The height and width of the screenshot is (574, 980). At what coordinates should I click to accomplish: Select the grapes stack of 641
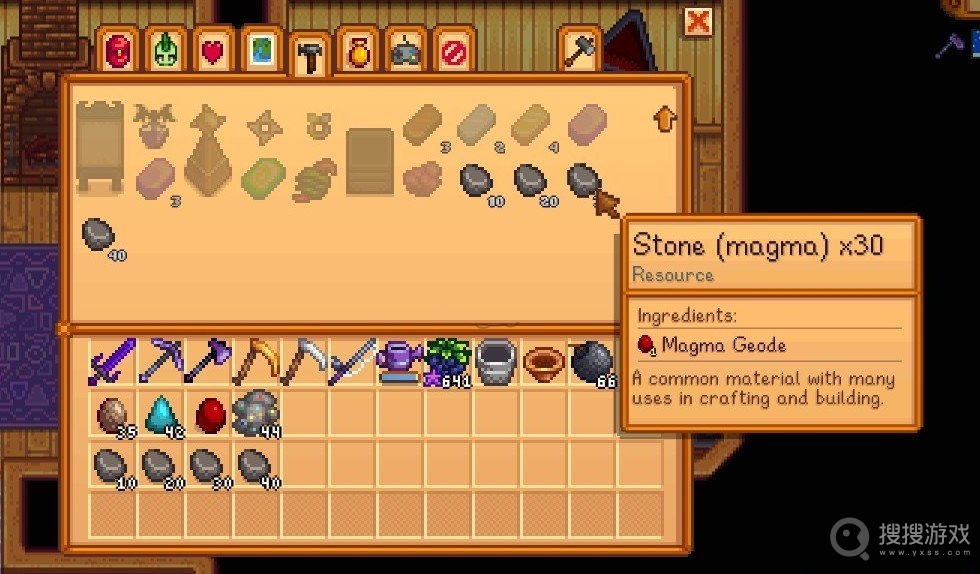(x=449, y=361)
